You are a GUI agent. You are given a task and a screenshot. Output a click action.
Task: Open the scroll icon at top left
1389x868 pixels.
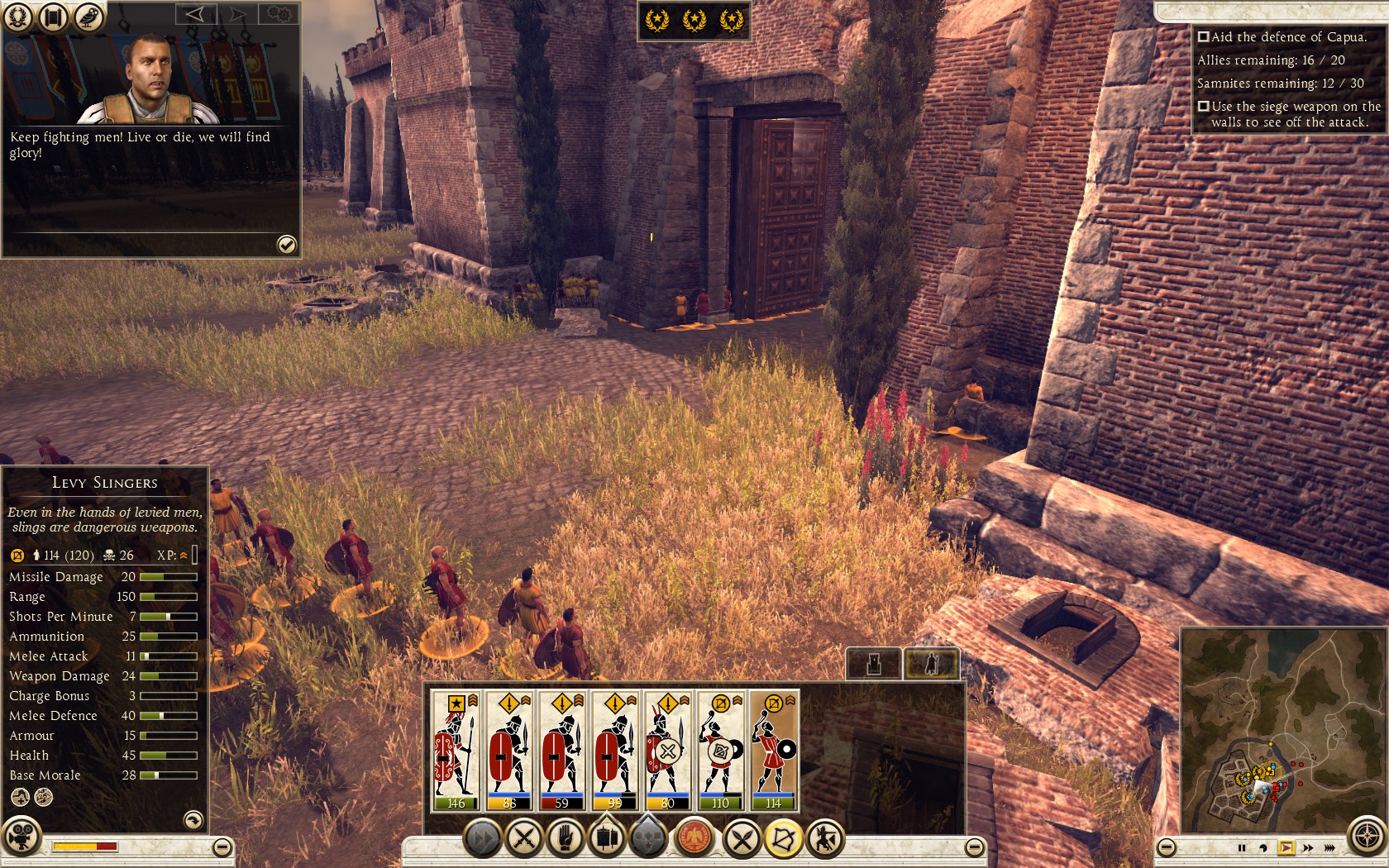pyautogui.click(x=53, y=17)
